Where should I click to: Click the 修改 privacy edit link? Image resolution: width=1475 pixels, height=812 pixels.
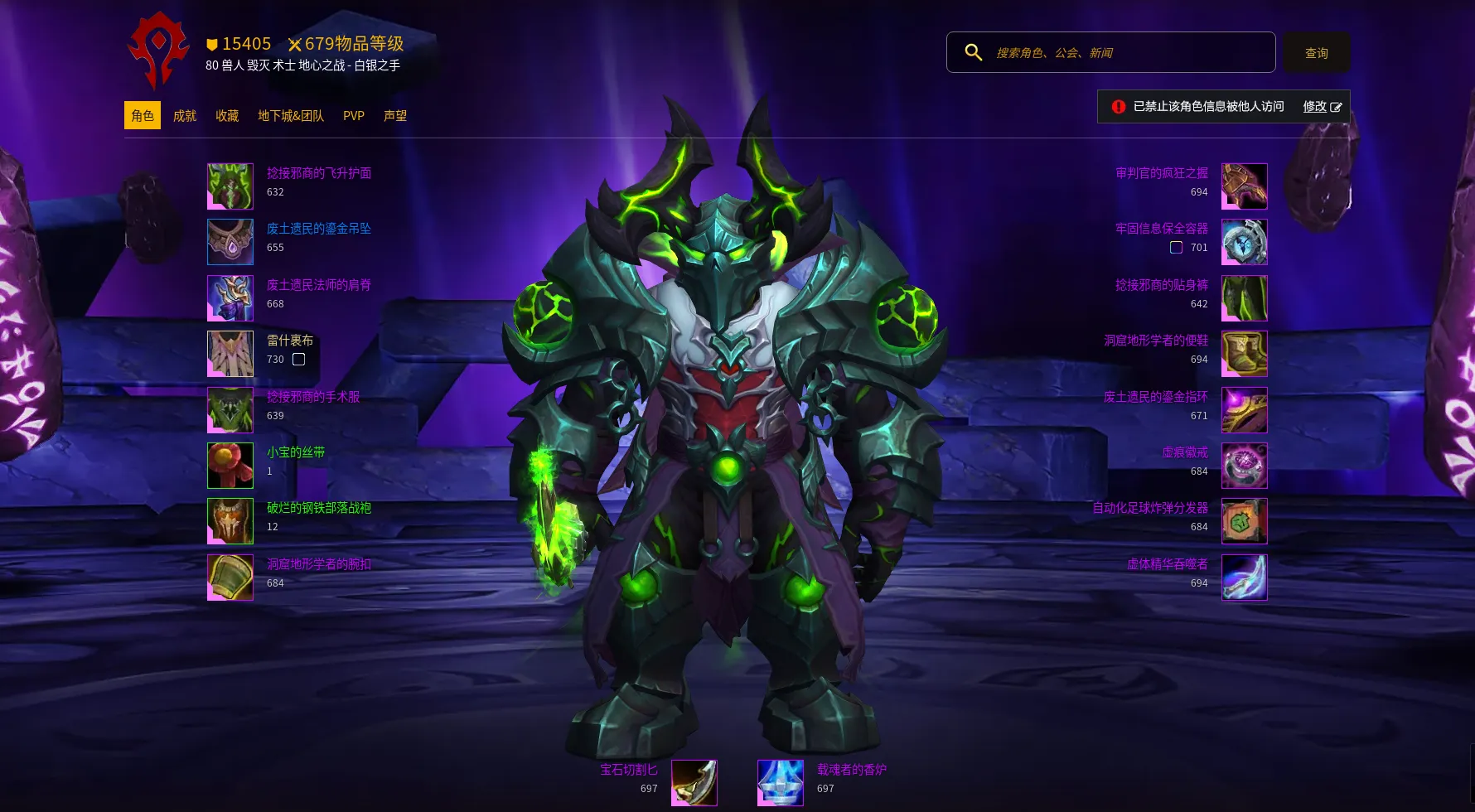point(1322,107)
